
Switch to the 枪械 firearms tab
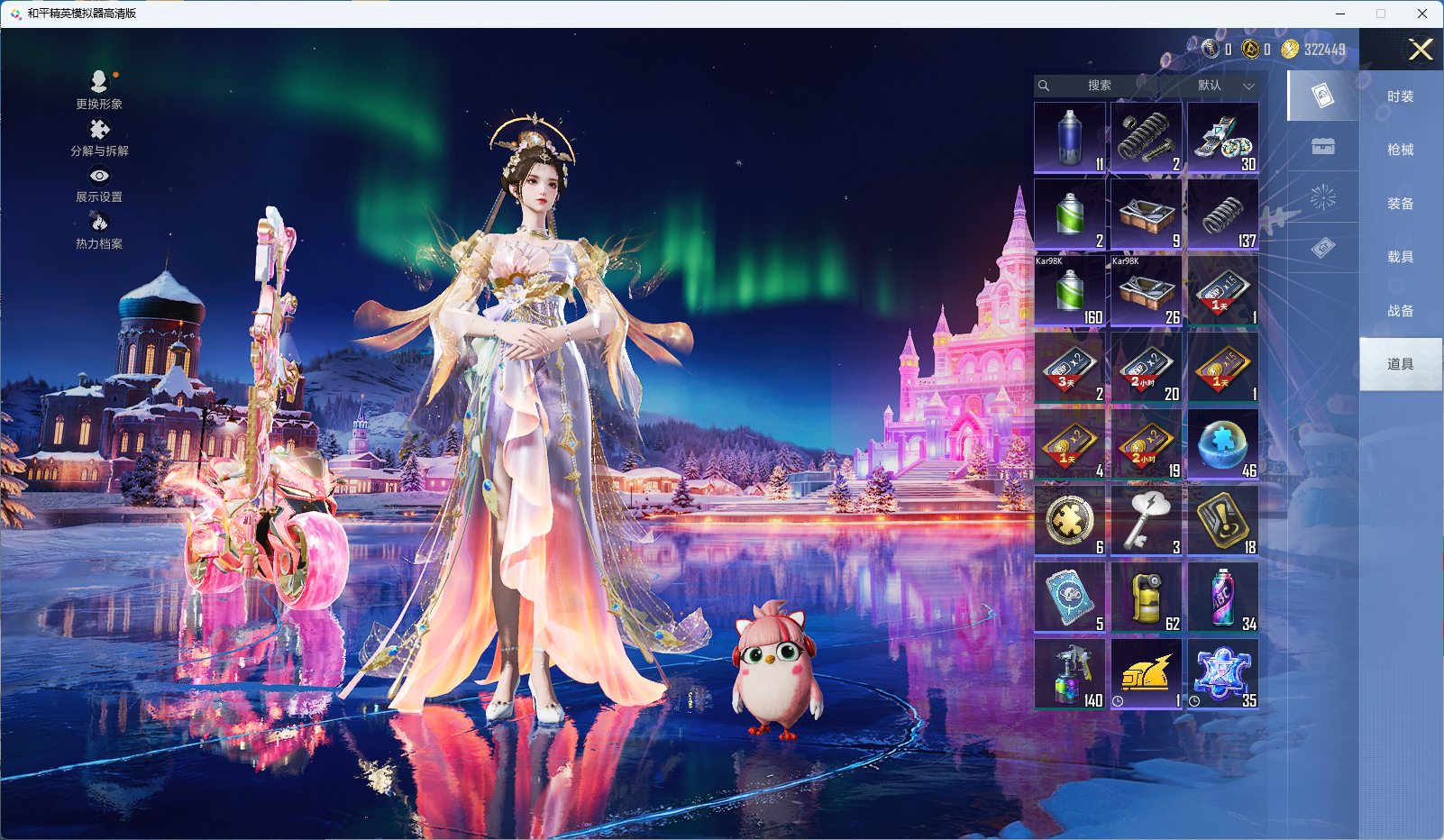click(x=1400, y=150)
